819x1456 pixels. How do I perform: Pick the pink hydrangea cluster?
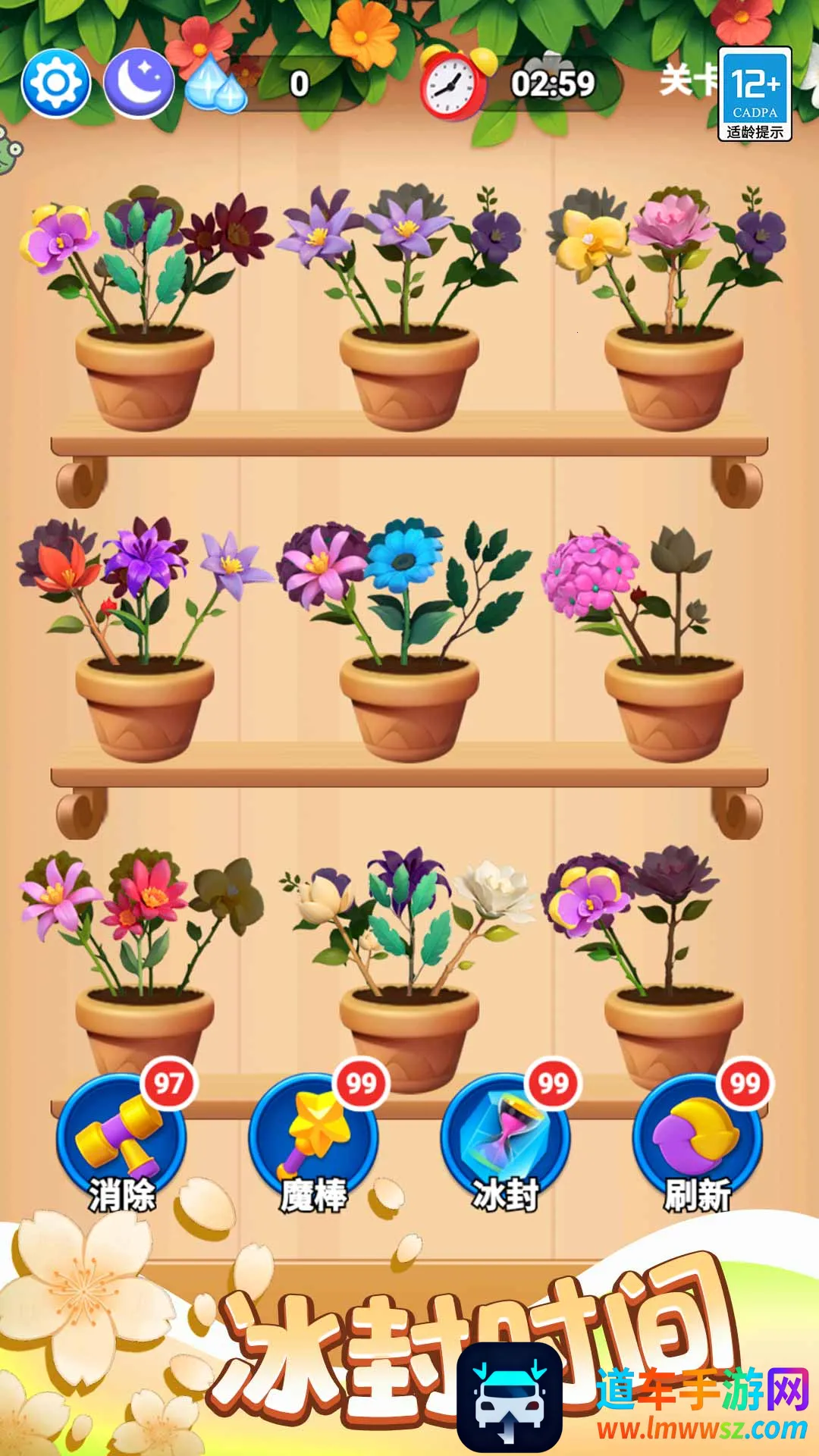[589, 573]
